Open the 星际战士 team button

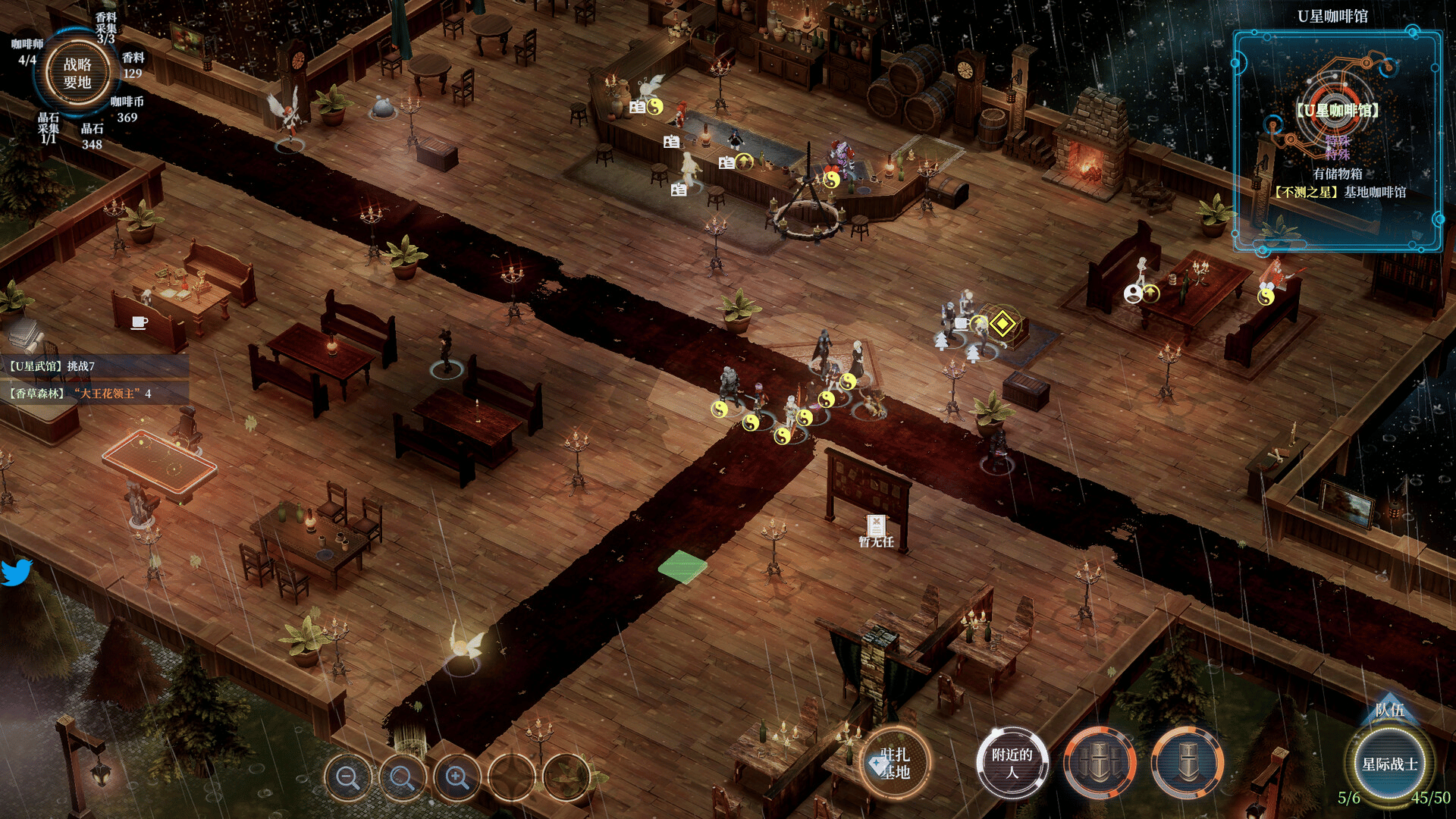pyautogui.click(x=1389, y=764)
